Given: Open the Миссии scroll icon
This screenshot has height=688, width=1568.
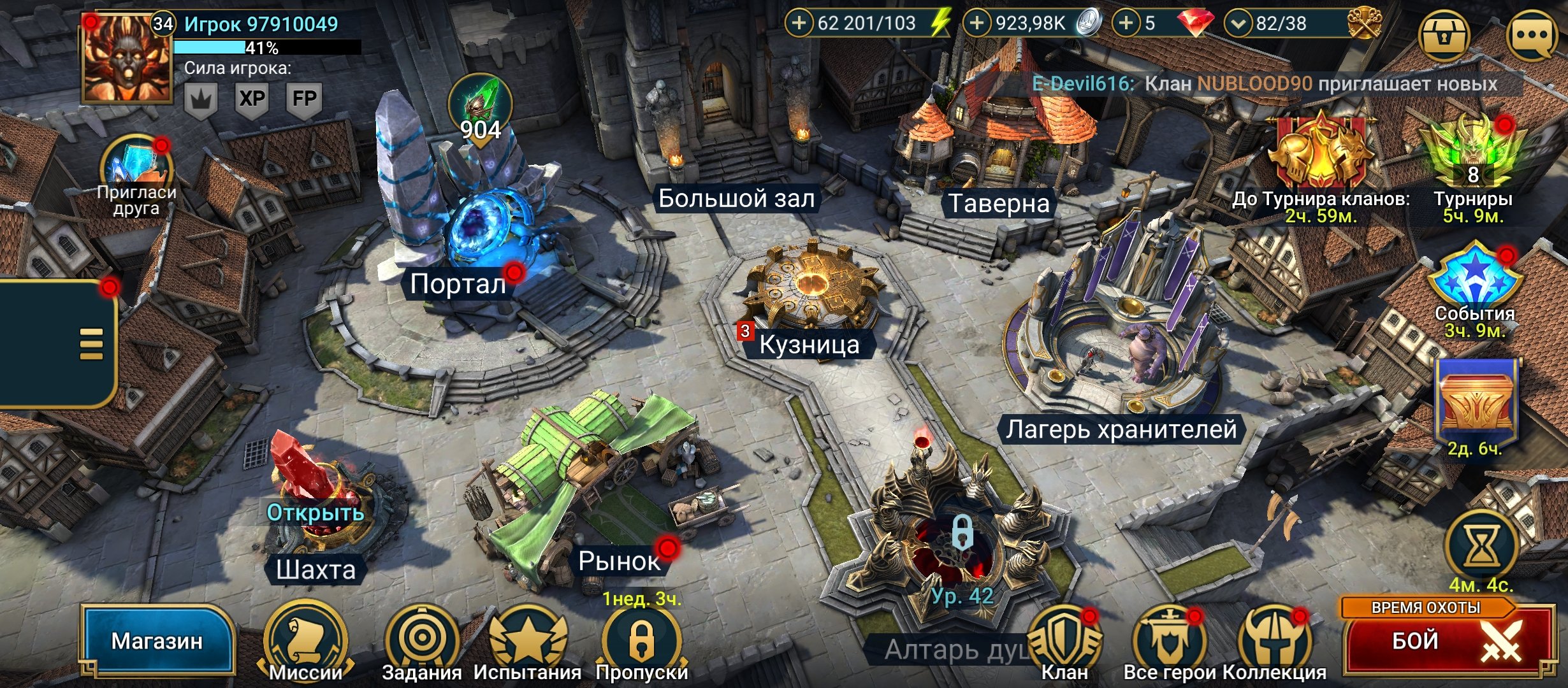Looking at the screenshot, I should pos(306,640).
